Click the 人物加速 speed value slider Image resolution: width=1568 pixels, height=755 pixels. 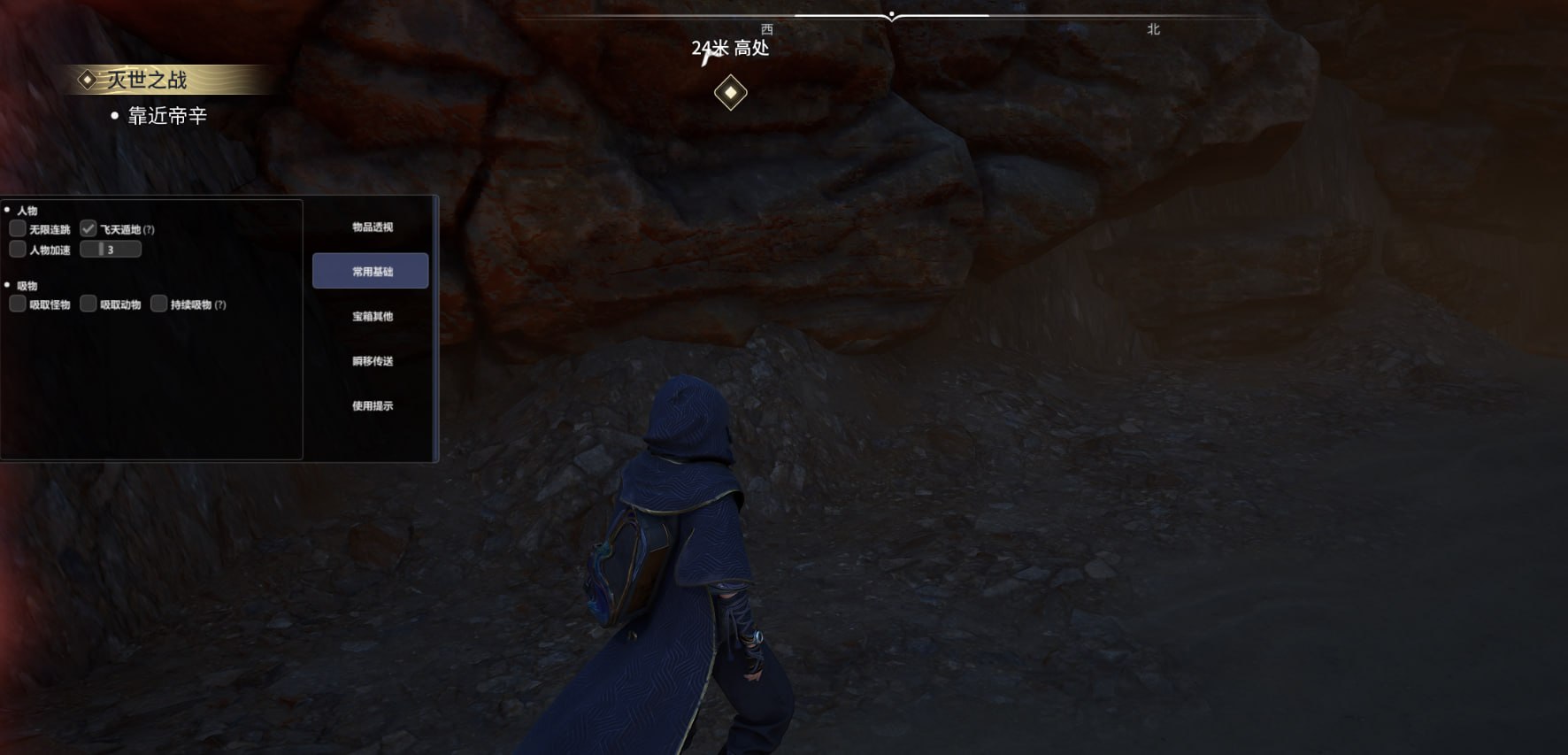tap(111, 250)
